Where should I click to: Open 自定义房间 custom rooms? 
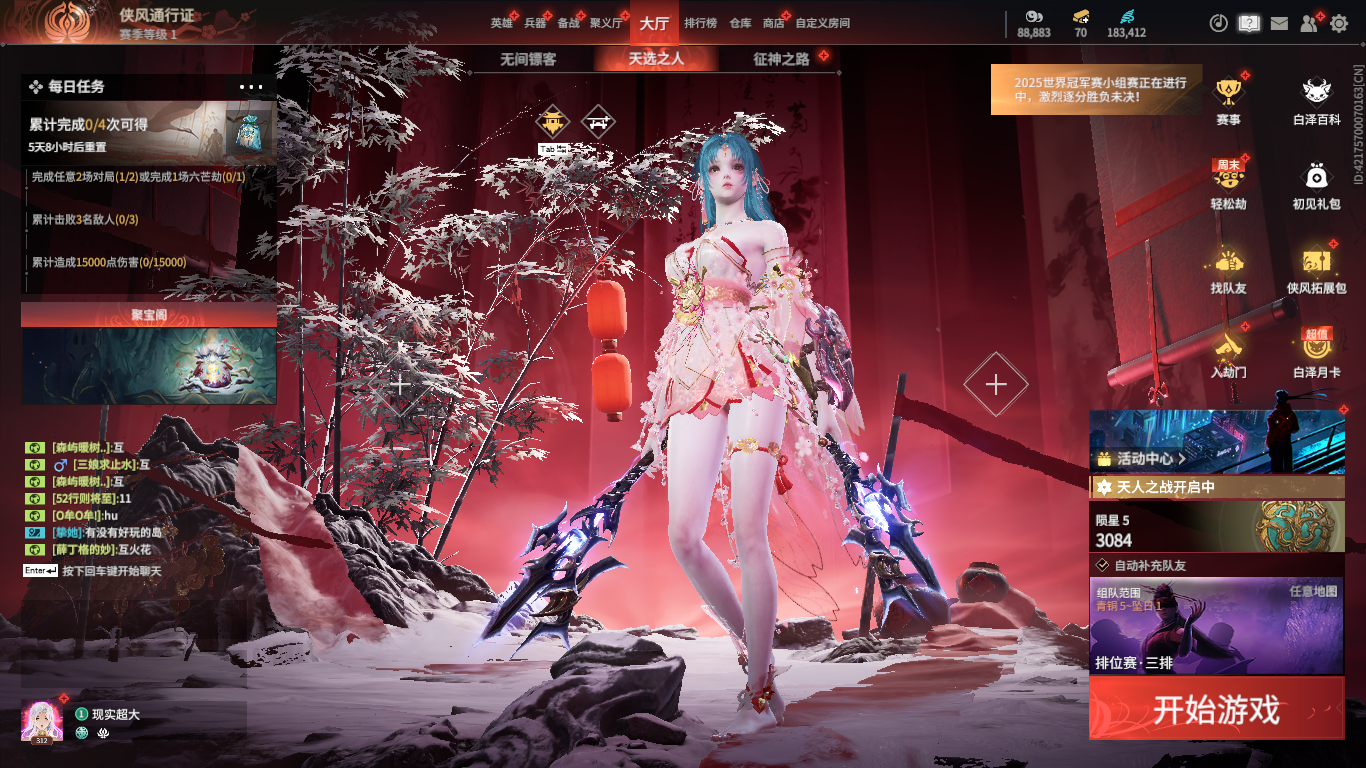tap(822, 23)
